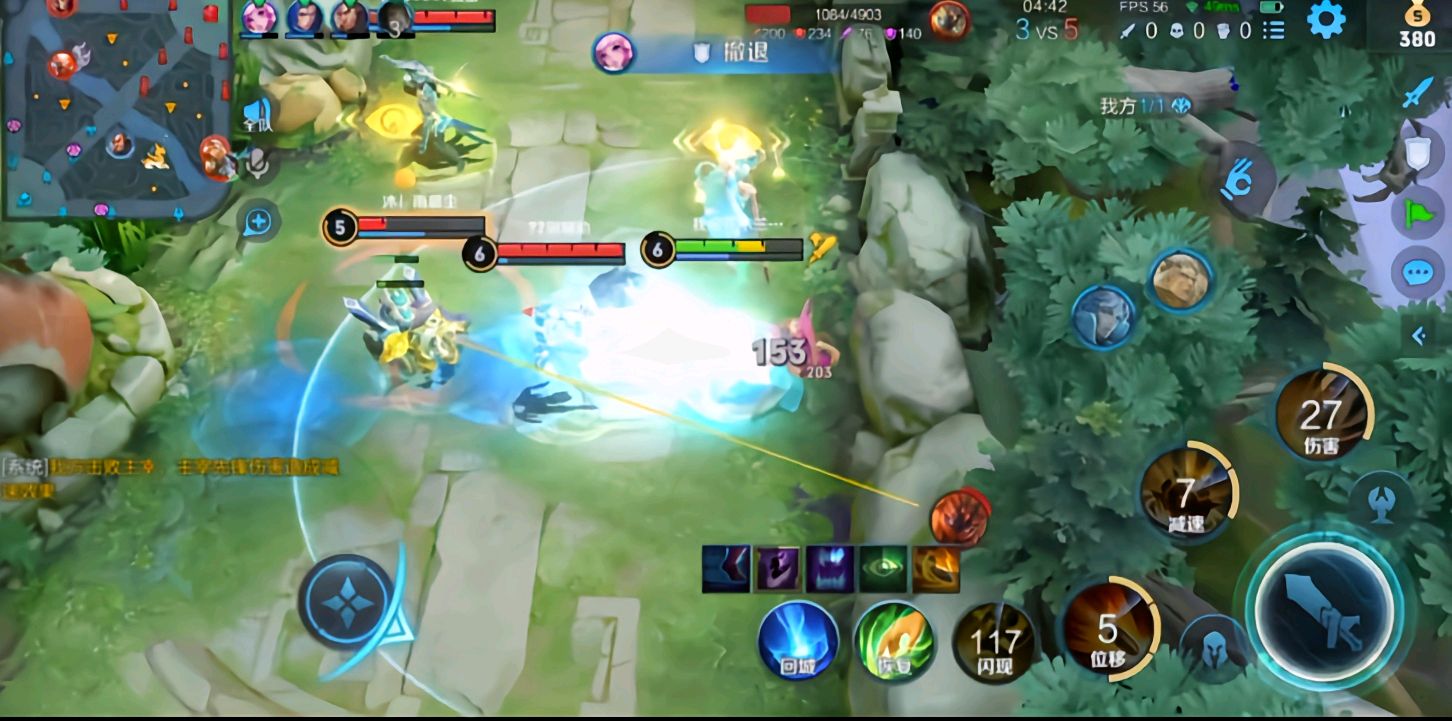The width and height of the screenshot is (1452, 721).
Task: Open the settings gear menu
Action: pyautogui.click(x=1326, y=20)
